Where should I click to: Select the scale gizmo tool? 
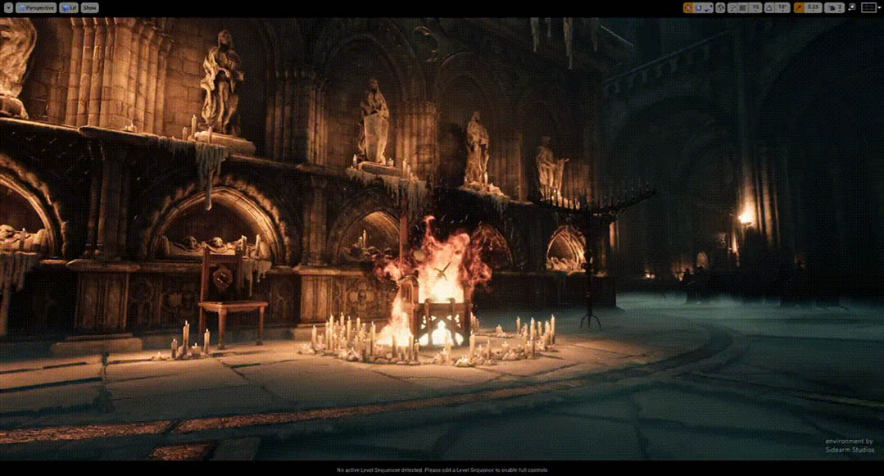point(708,7)
